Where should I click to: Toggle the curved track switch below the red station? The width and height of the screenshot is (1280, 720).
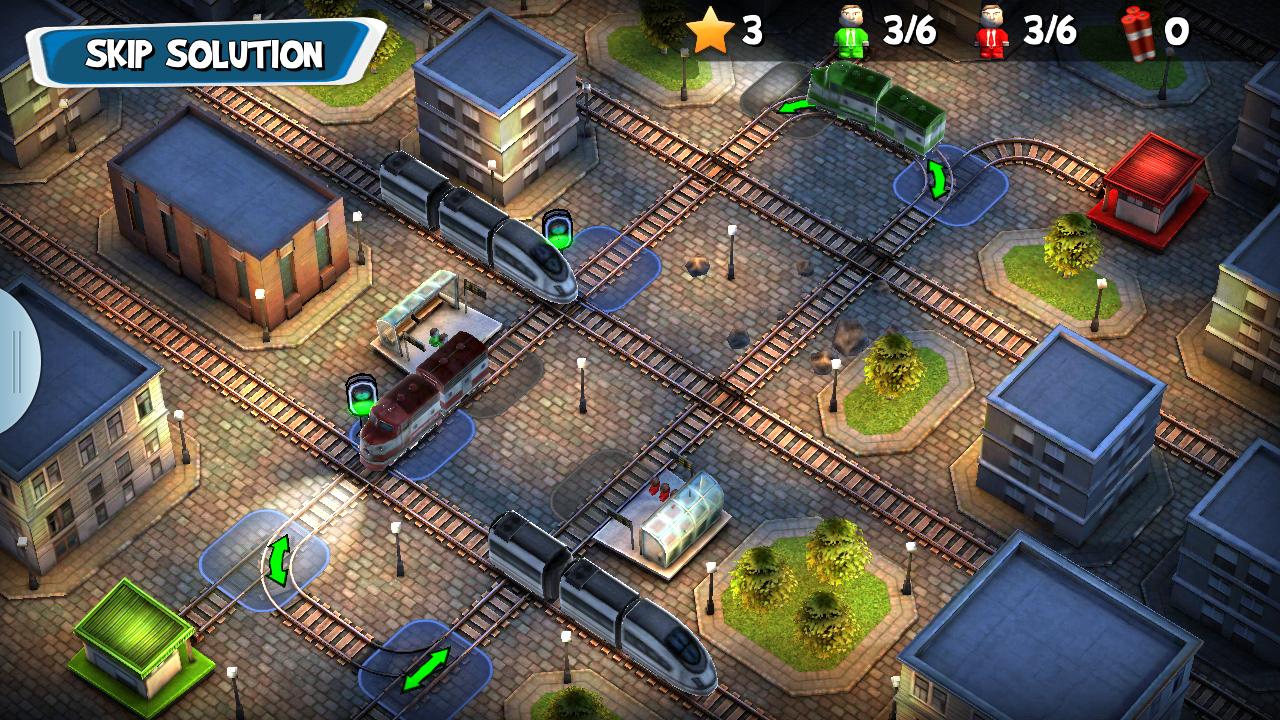[938, 180]
